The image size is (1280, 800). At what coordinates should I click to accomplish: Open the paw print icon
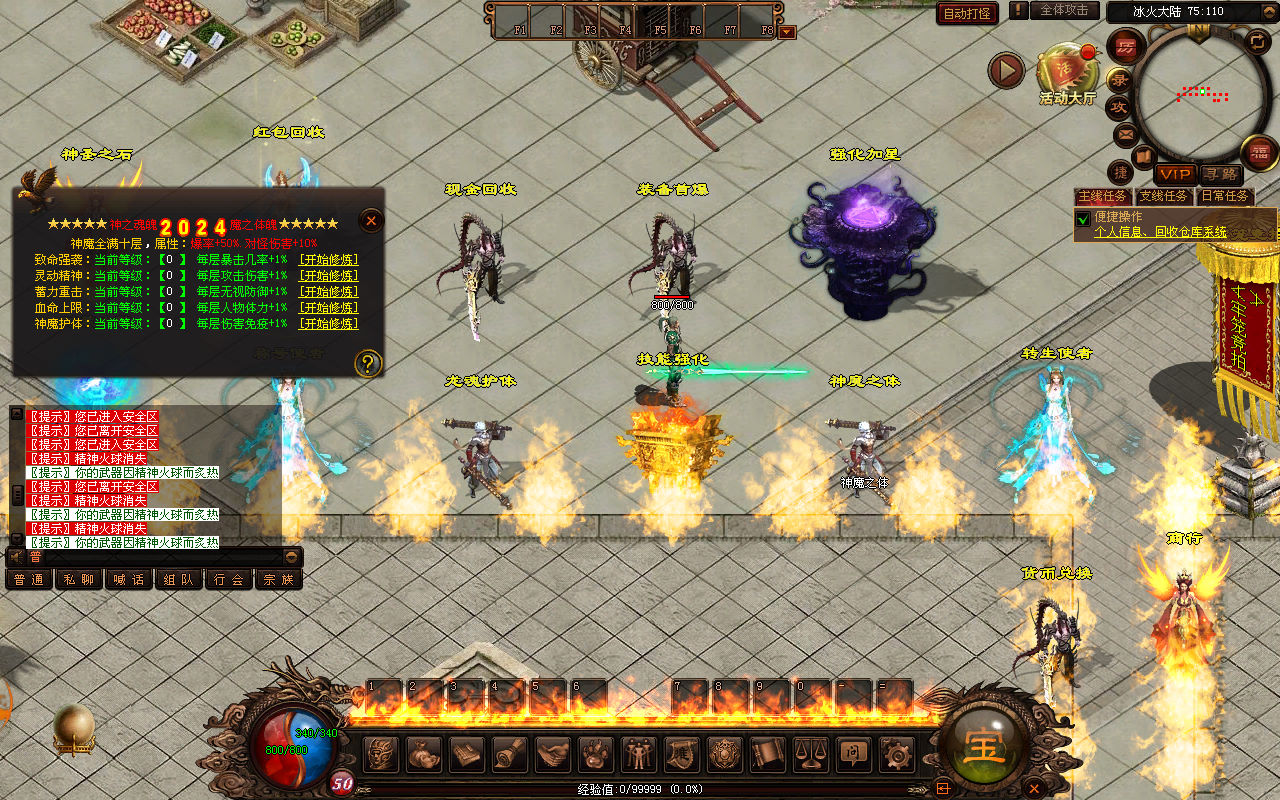pyautogui.click(x=596, y=753)
